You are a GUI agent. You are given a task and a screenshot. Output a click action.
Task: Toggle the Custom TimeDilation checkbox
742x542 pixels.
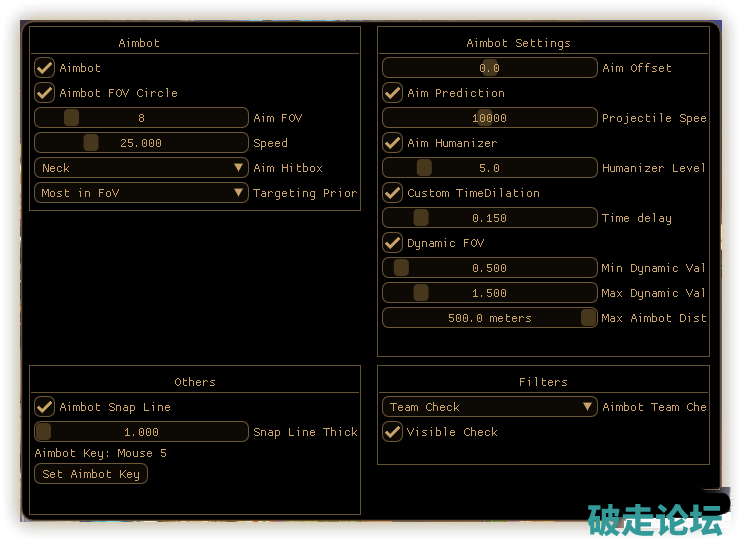pyautogui.click(x=392, y=193)
